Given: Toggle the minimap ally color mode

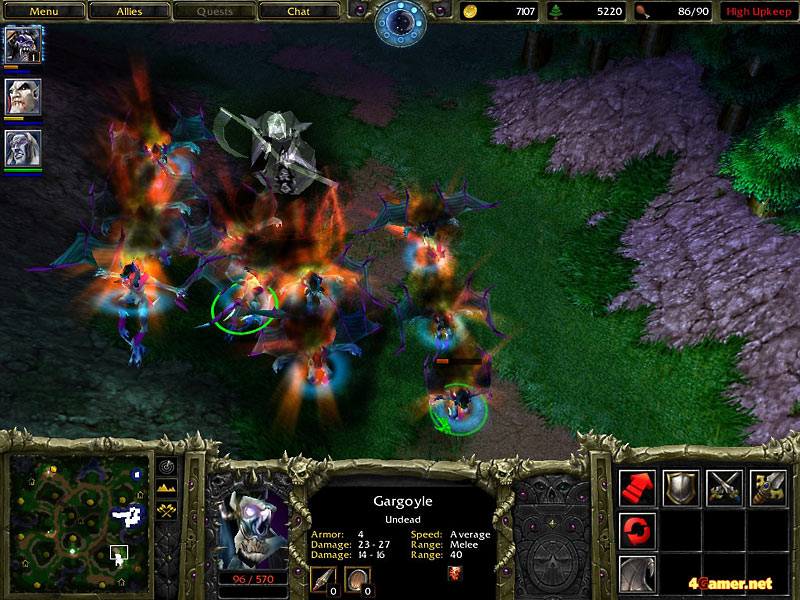Looking at the screenshot, I should pos(166,511).
